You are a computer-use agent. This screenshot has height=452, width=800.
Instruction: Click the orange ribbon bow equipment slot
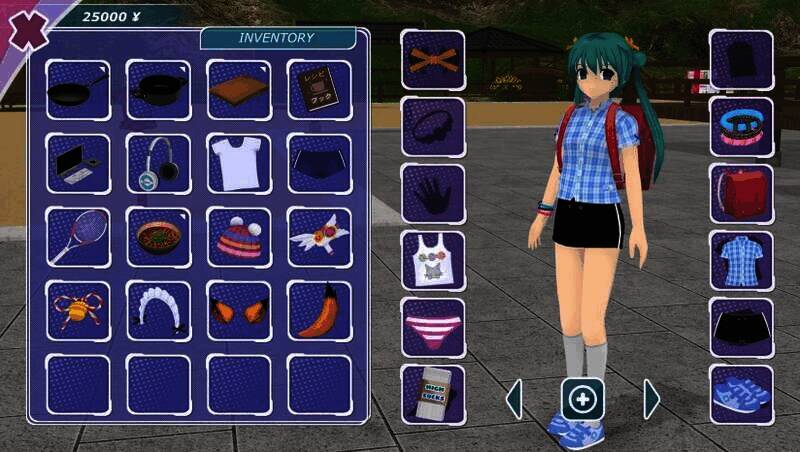coord(433,59)
